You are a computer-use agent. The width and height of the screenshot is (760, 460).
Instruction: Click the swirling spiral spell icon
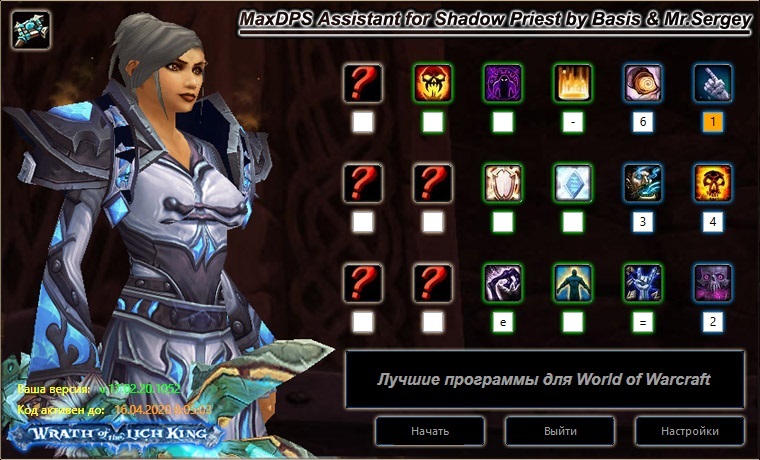tap(643, 84)
